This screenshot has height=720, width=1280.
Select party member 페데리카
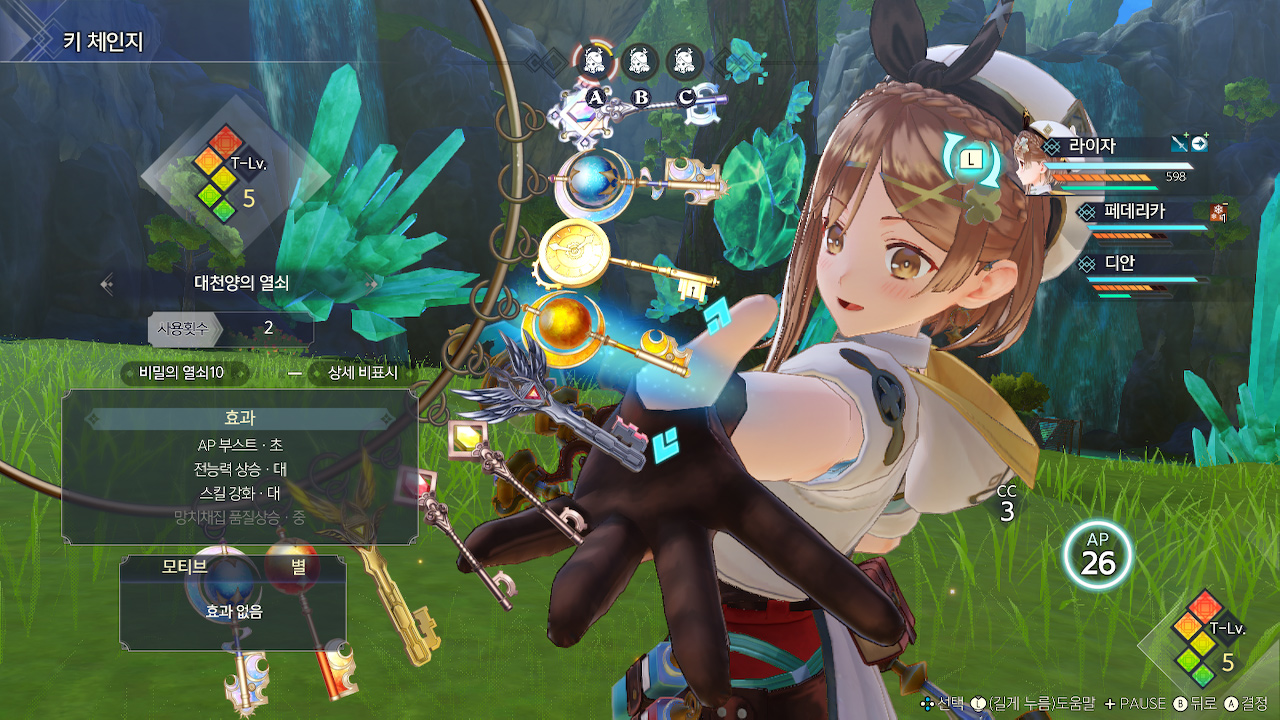pos(1135,212)
